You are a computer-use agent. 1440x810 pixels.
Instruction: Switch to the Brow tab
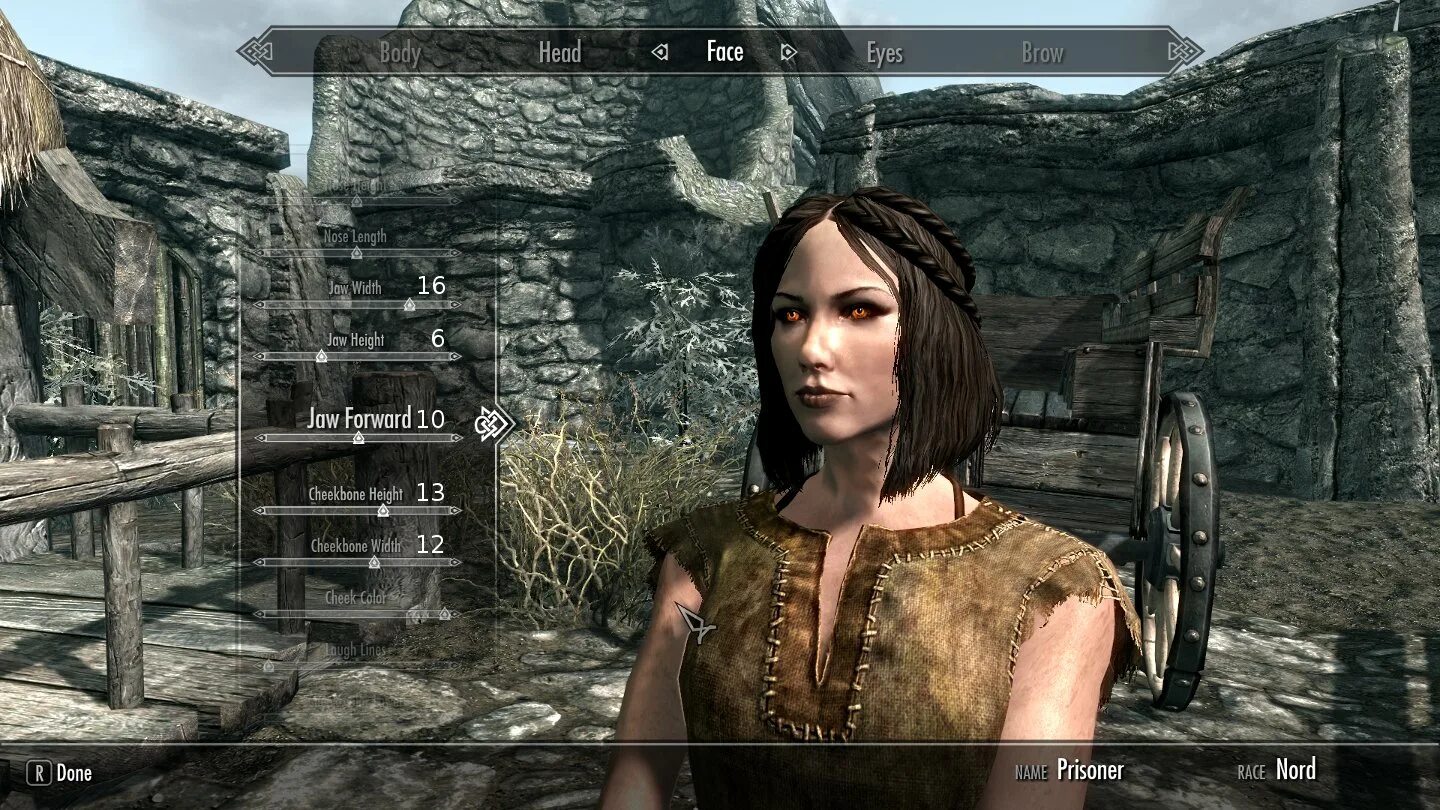click(1042, 53)
